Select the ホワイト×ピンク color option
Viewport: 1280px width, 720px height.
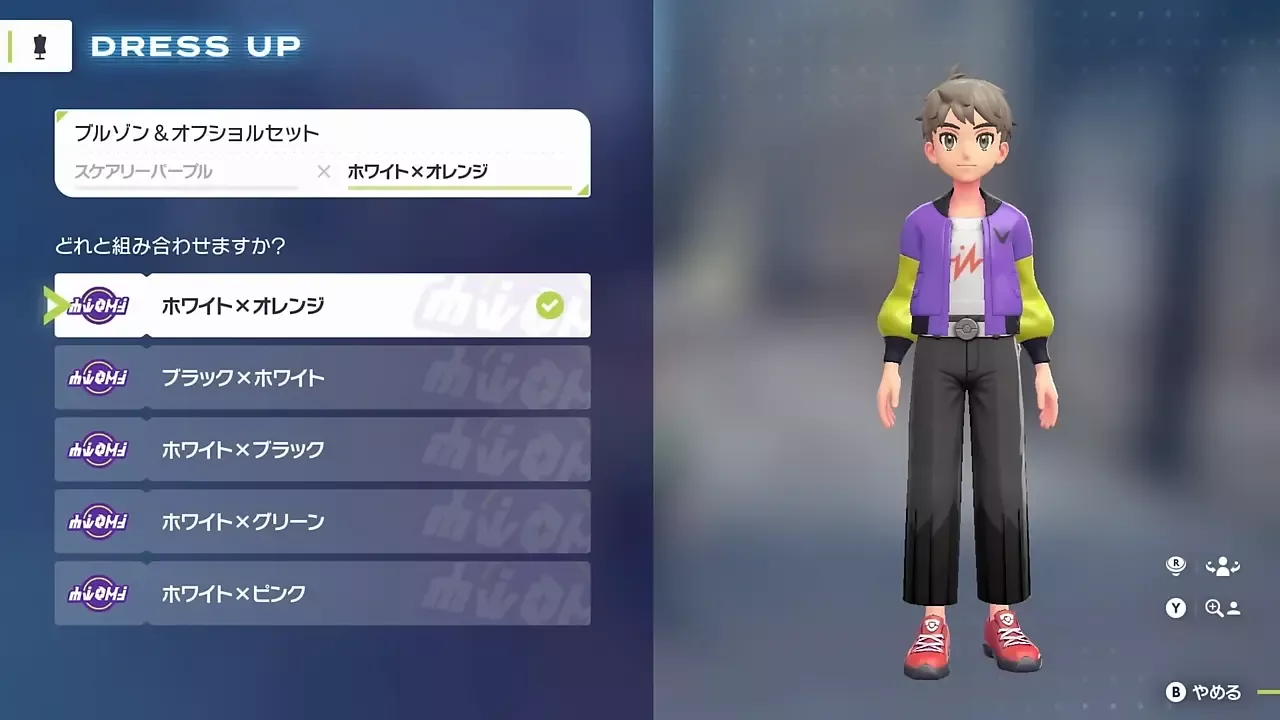[x=320, y=593]
